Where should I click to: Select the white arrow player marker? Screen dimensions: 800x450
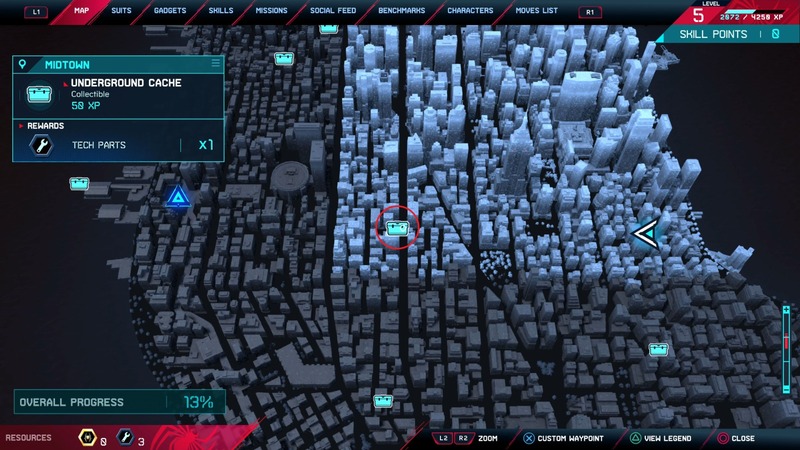point(646,234)
